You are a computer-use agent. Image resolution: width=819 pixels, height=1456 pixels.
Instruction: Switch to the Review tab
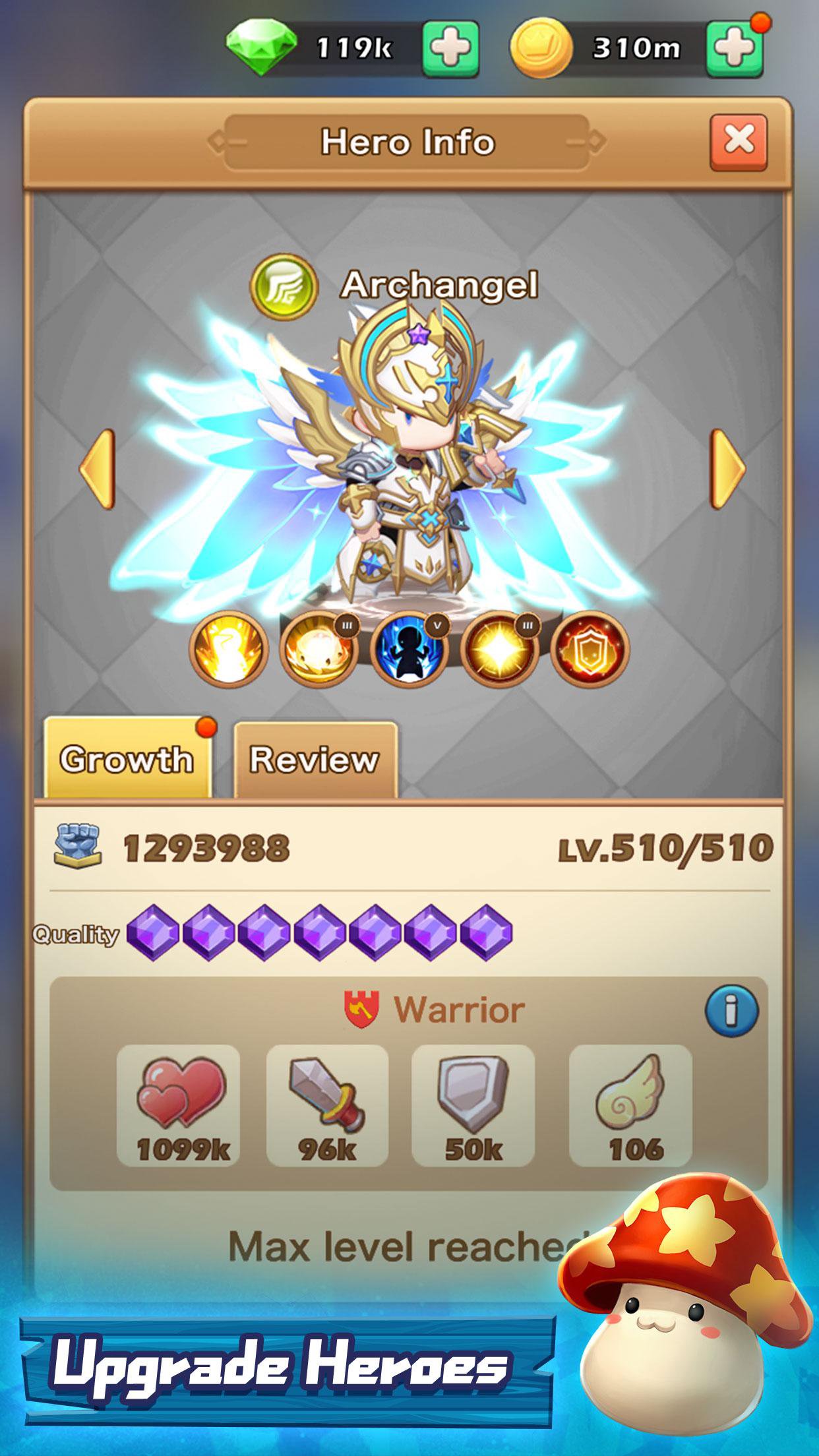315,760
